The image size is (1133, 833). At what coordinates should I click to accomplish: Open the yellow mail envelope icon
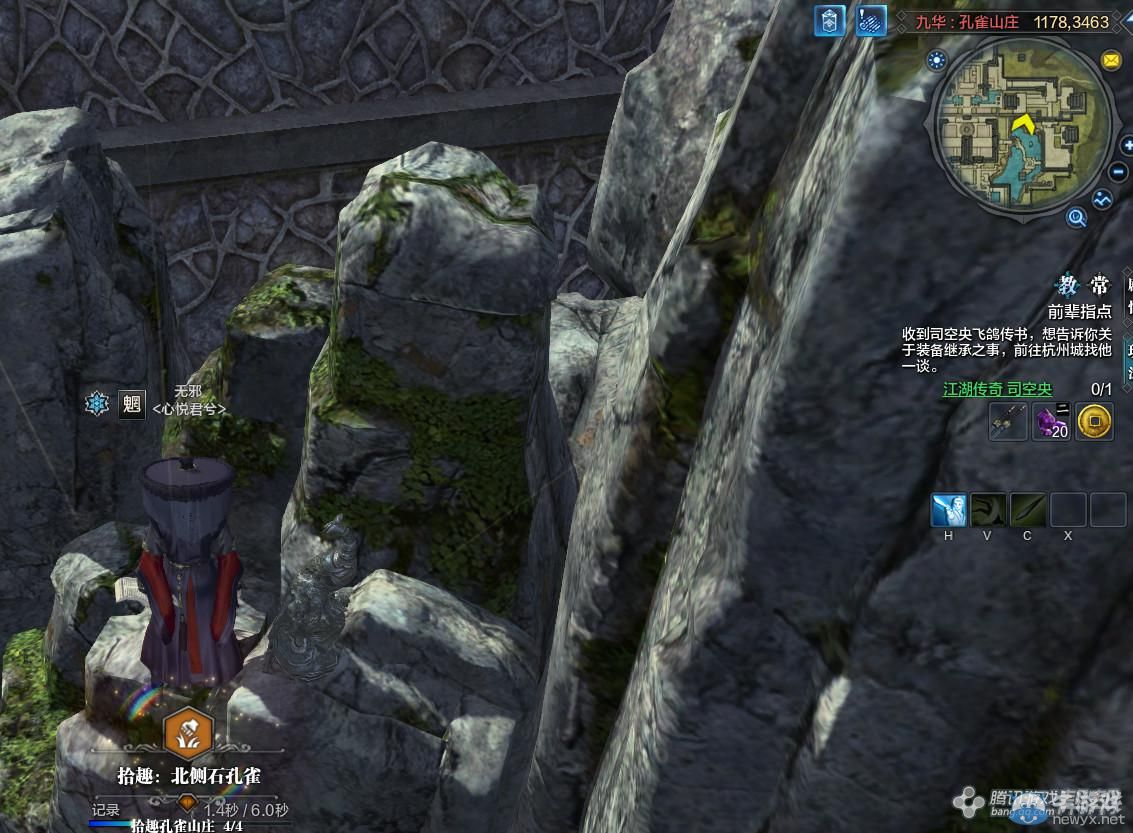1111,61
